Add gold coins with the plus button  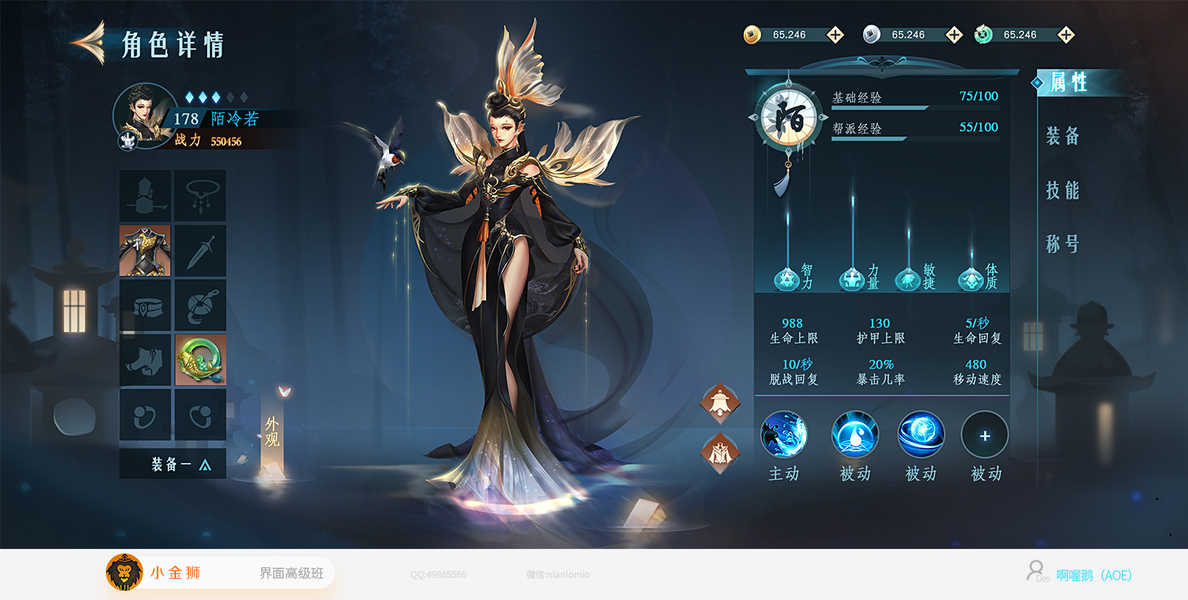[x=834, y=35]
